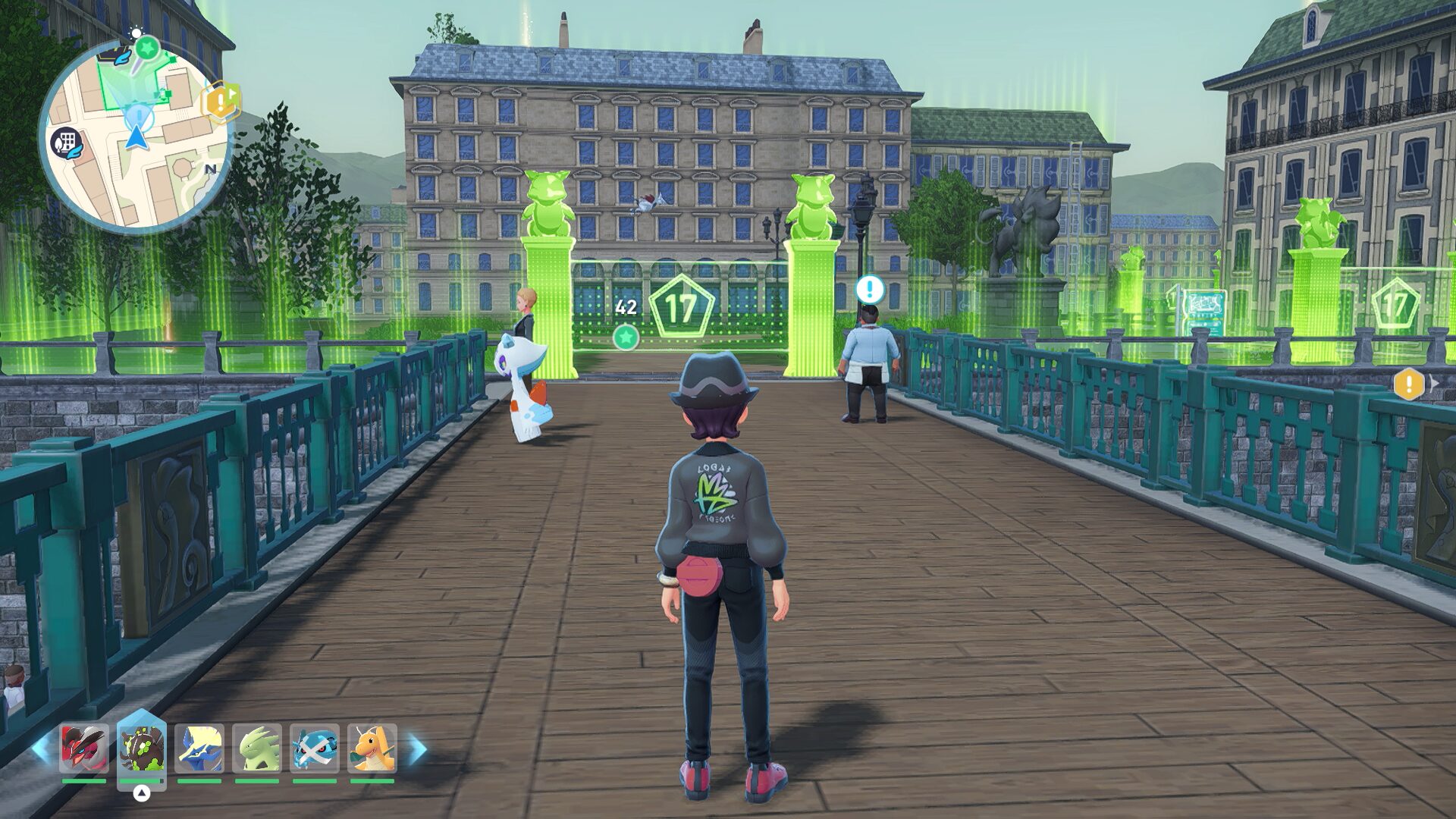Click the green star waypoint marked 42
1456x819 pixels.
pos(626,337)
